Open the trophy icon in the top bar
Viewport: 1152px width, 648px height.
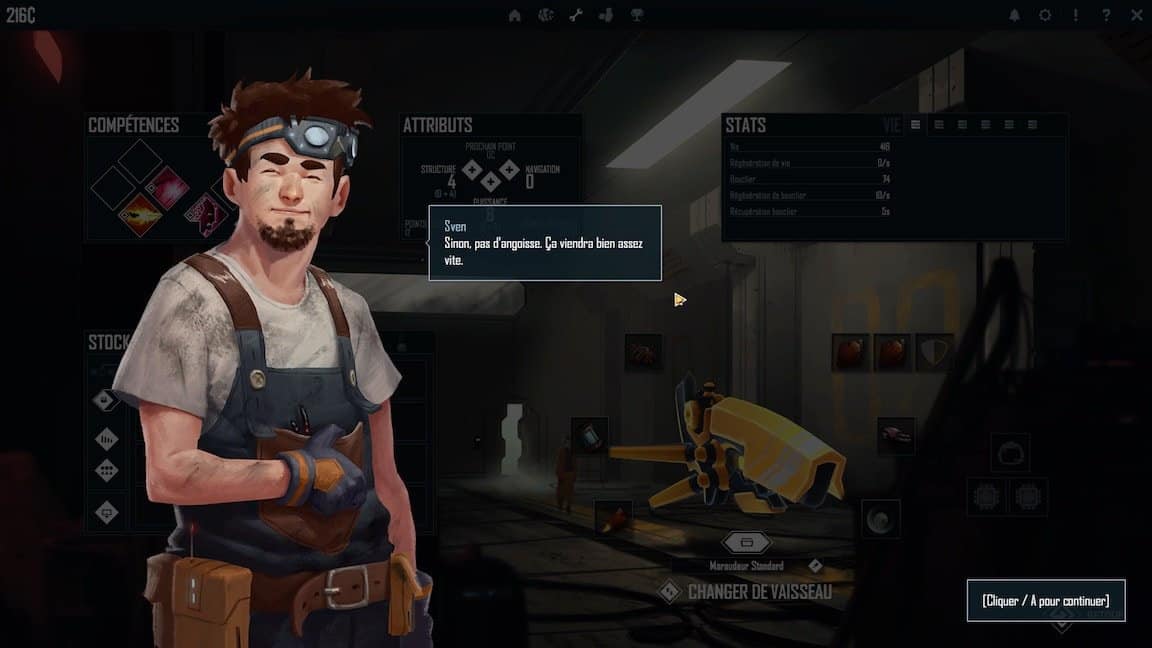point(636,15)
